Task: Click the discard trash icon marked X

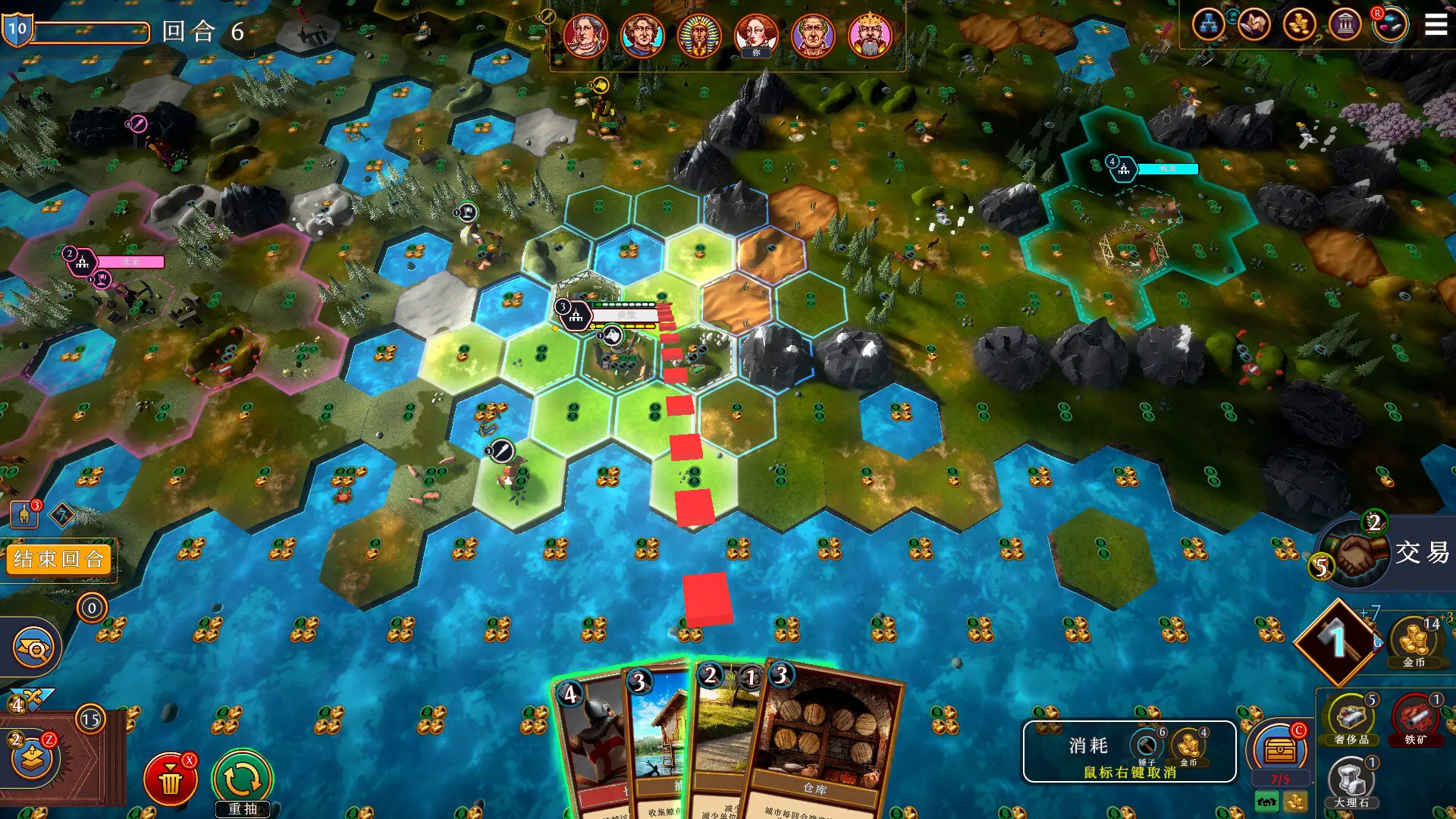Action: click(x=171, y=778)
